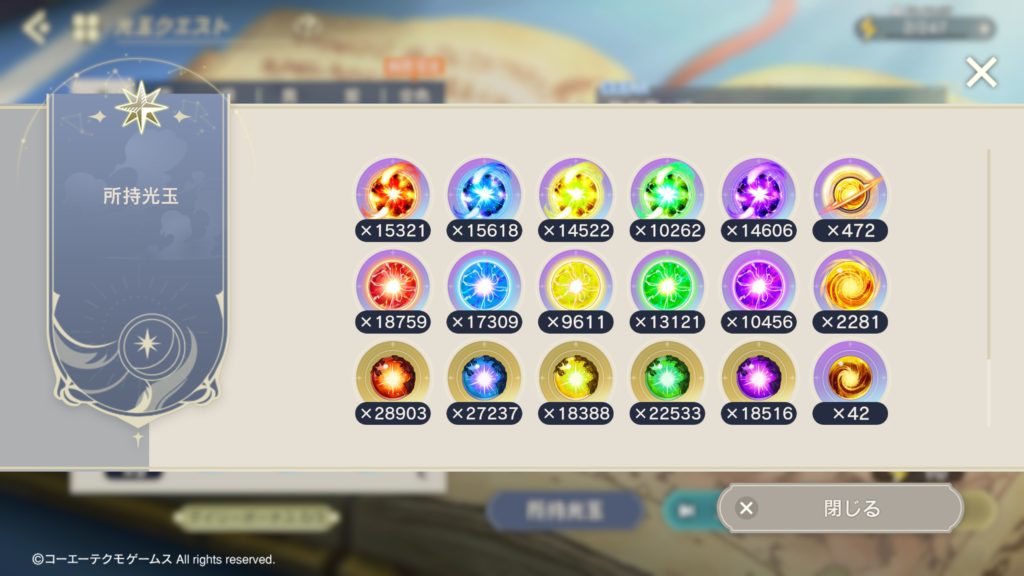Choose the gold-rimmed blue orb ×27237

point(484,375)
